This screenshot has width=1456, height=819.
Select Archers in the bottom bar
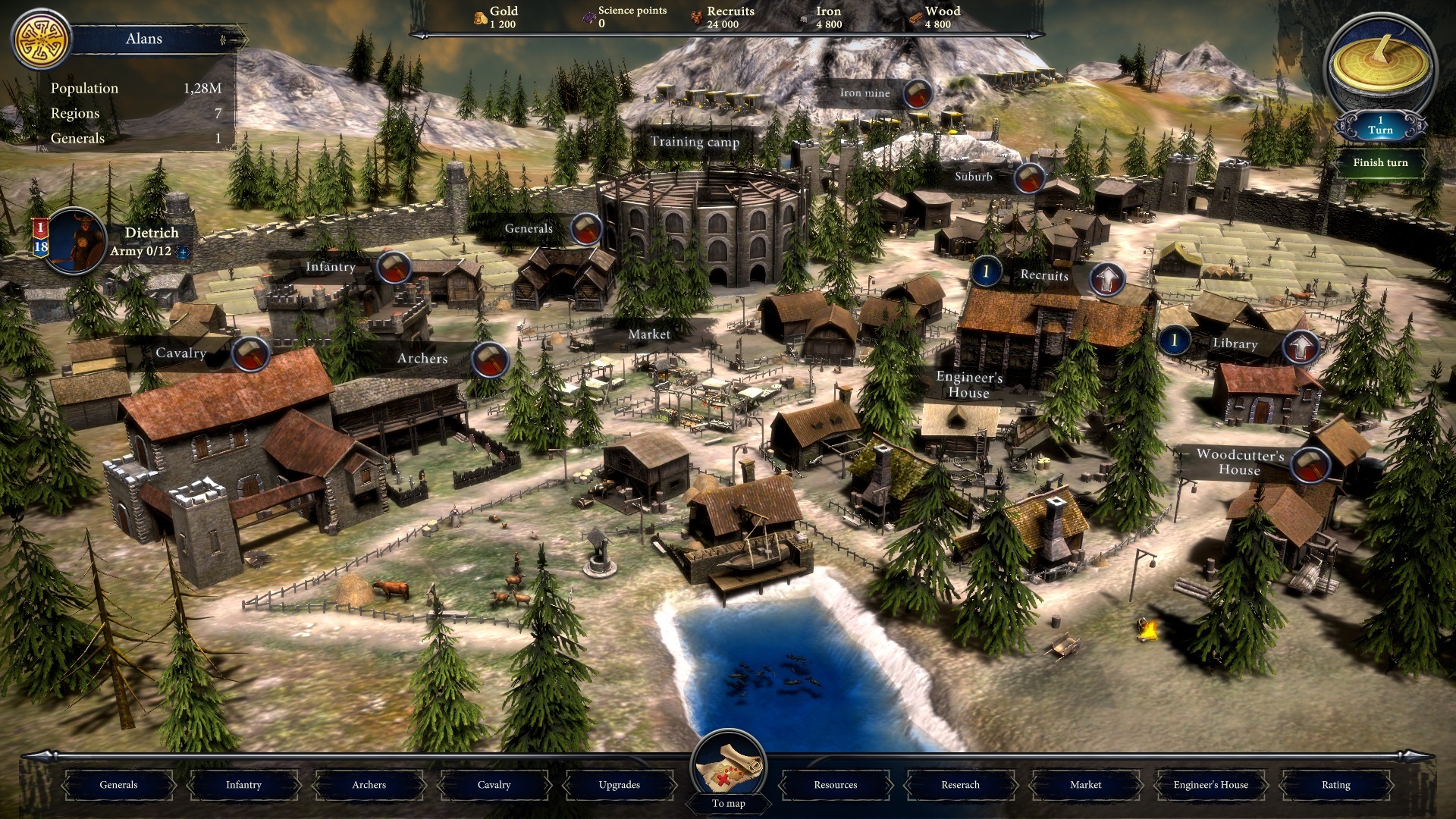click(369, 785)
